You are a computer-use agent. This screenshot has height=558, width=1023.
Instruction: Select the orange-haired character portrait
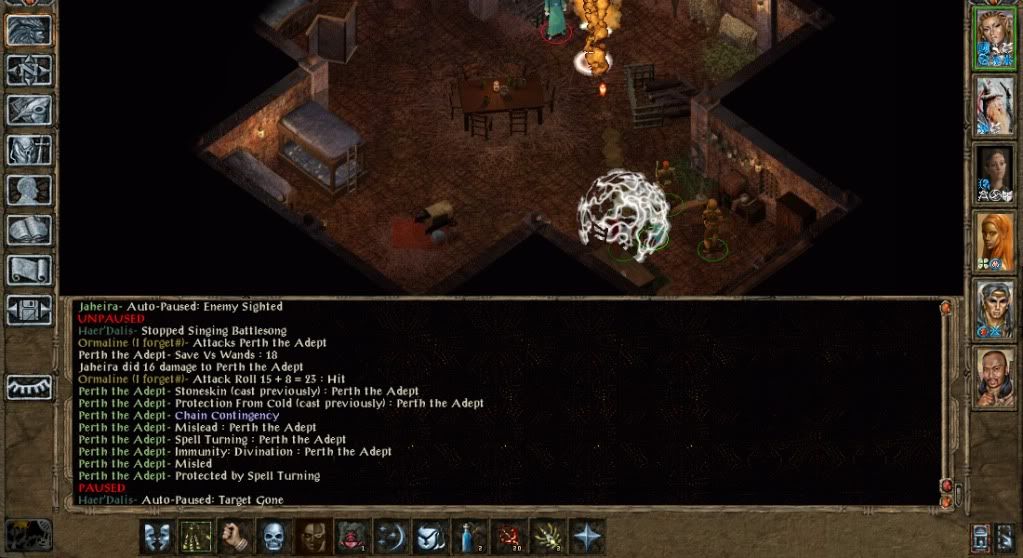click(996, 242)
